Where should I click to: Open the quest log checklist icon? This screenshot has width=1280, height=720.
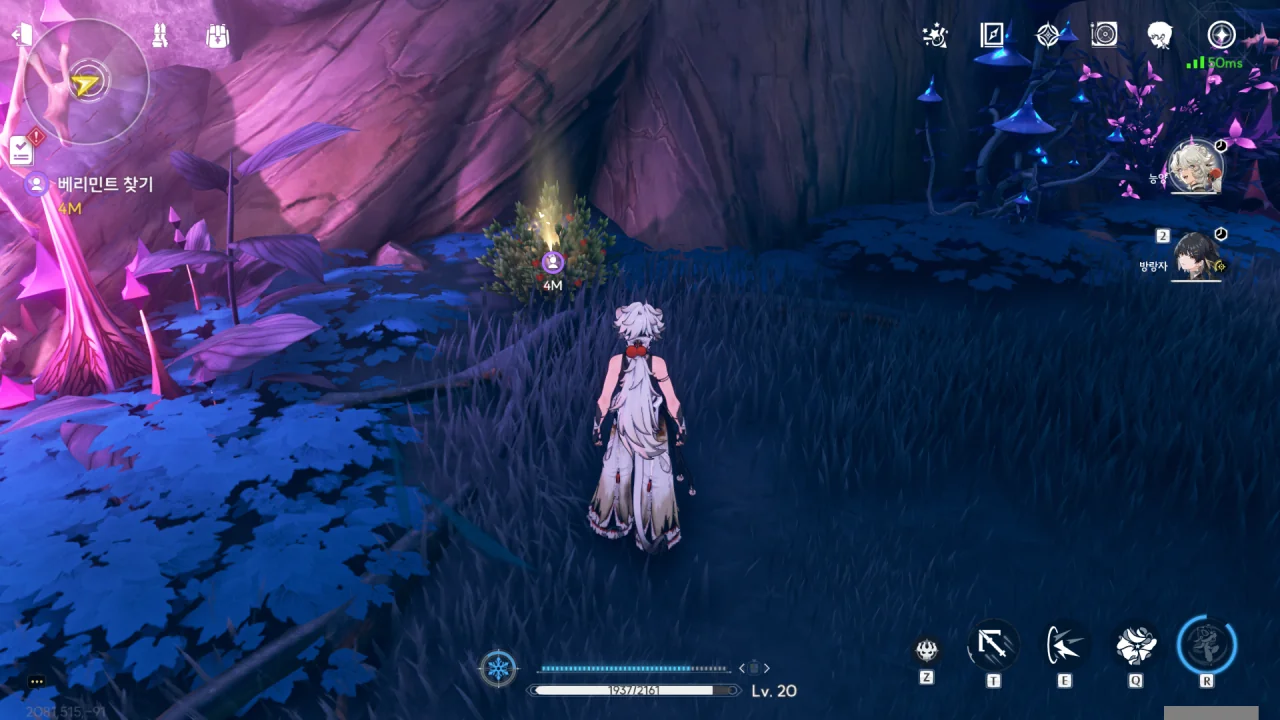(x=21, y=150)
